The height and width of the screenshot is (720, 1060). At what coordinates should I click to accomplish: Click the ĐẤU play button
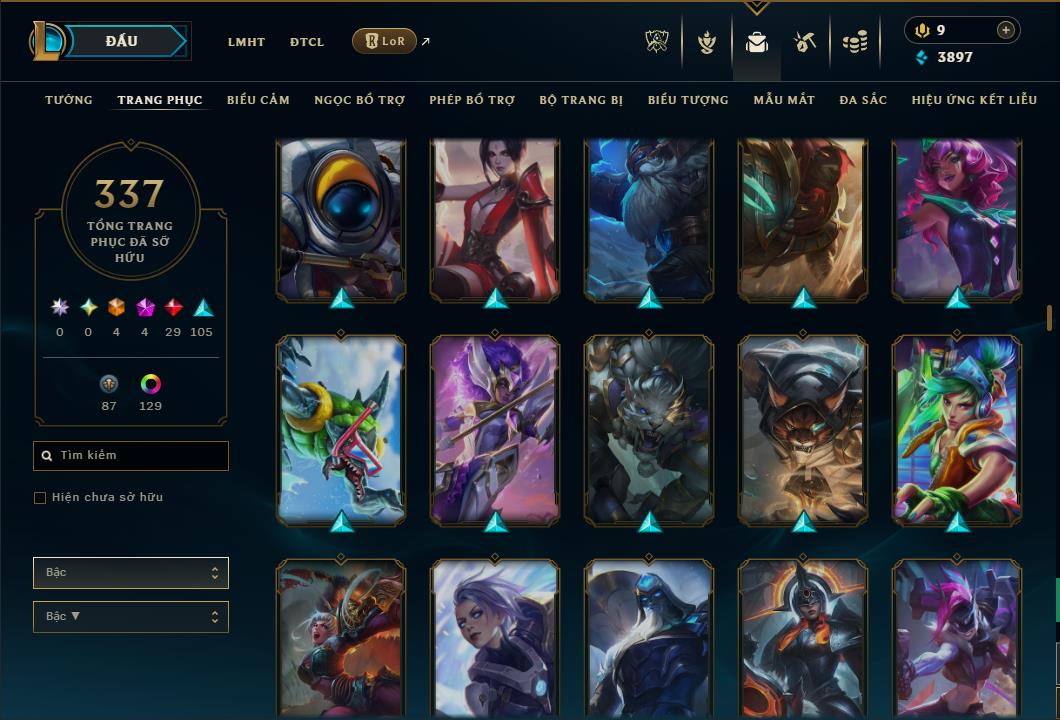click(x=122, y=41)
